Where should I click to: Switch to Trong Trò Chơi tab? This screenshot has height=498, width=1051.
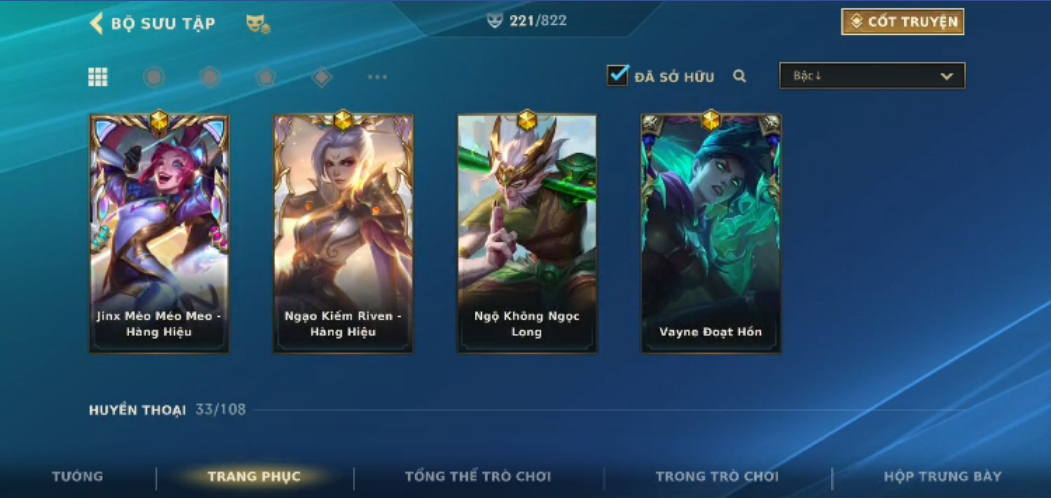pos(717,477)
